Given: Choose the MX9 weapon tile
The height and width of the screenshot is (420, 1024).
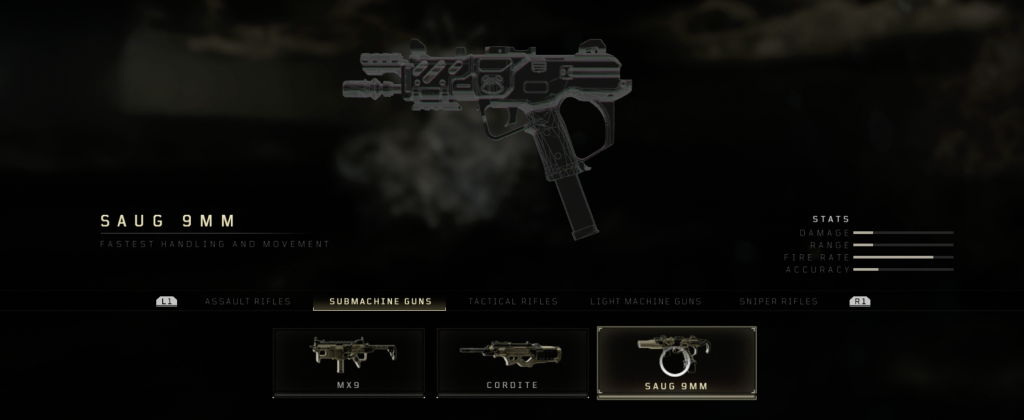Looking at the screenshot, I should point(349,362).
